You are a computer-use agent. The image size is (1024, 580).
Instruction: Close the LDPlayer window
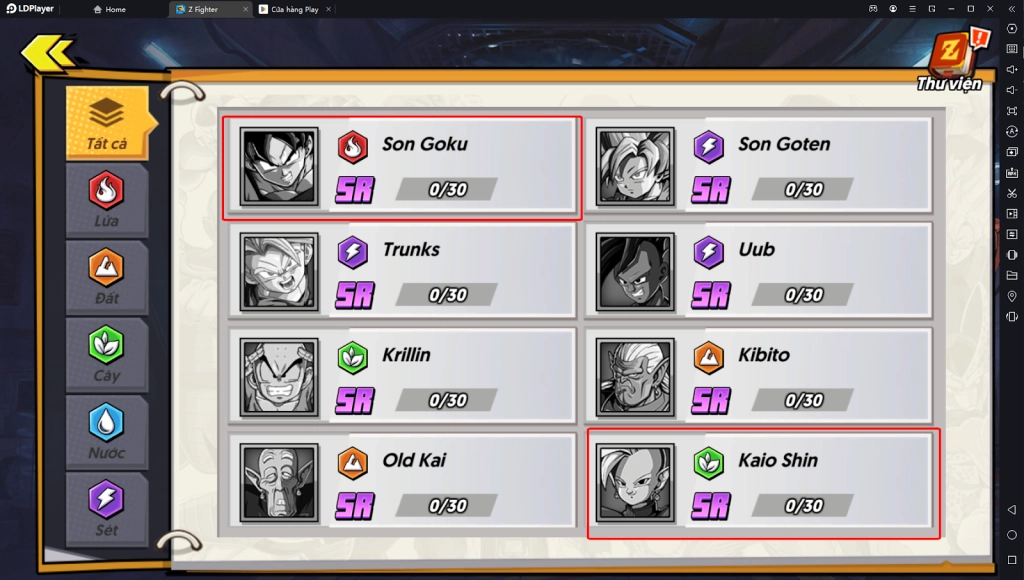[x=989, y=9]
